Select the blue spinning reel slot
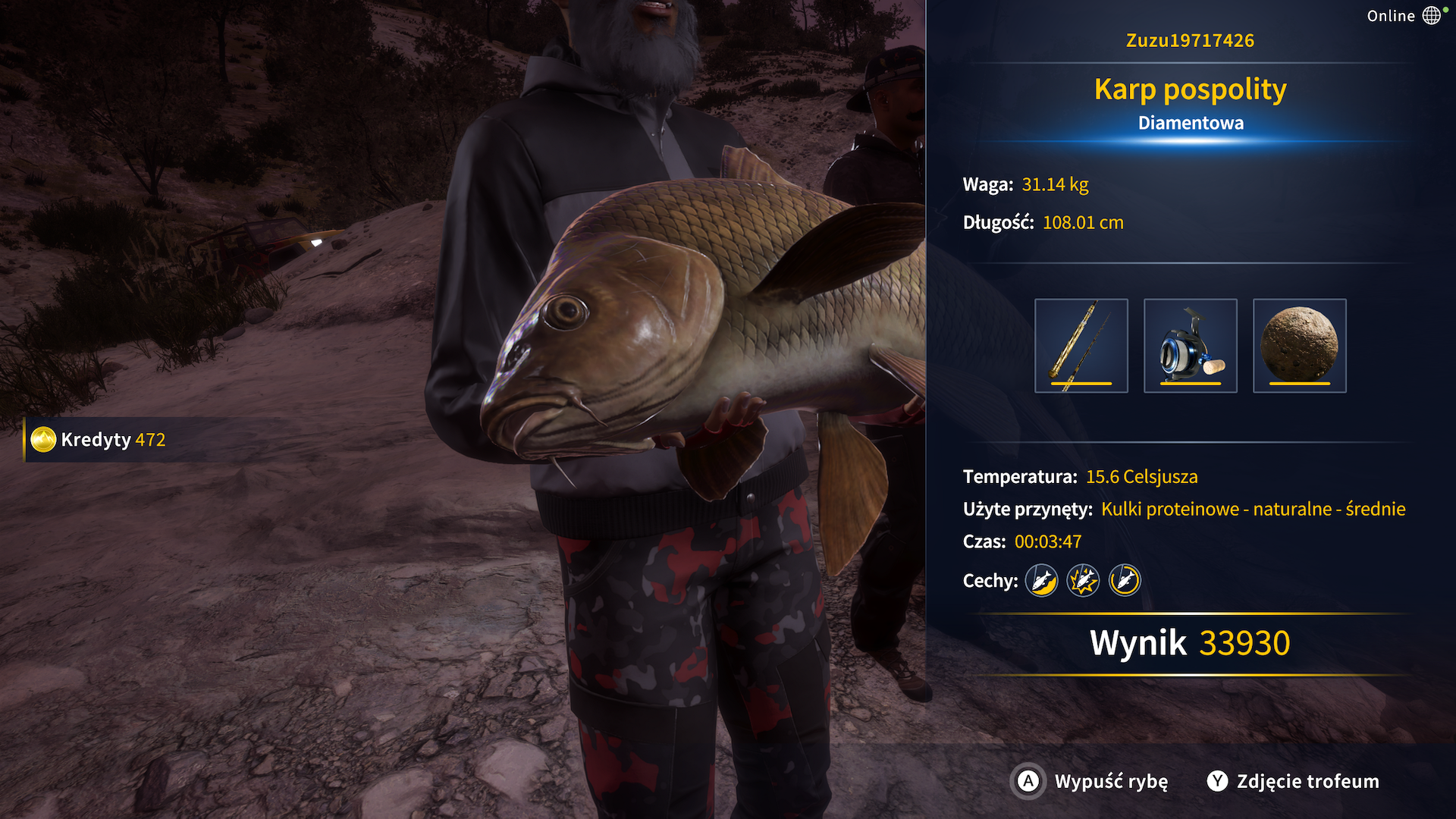1456x819 pixels. (1190, 346)
